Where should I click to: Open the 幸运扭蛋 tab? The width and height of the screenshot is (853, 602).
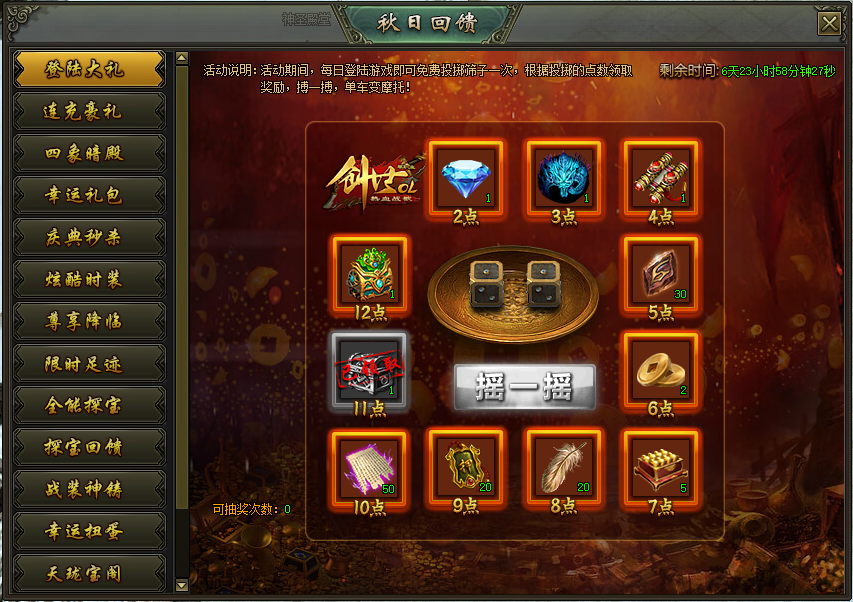click(x=89, y=531)
